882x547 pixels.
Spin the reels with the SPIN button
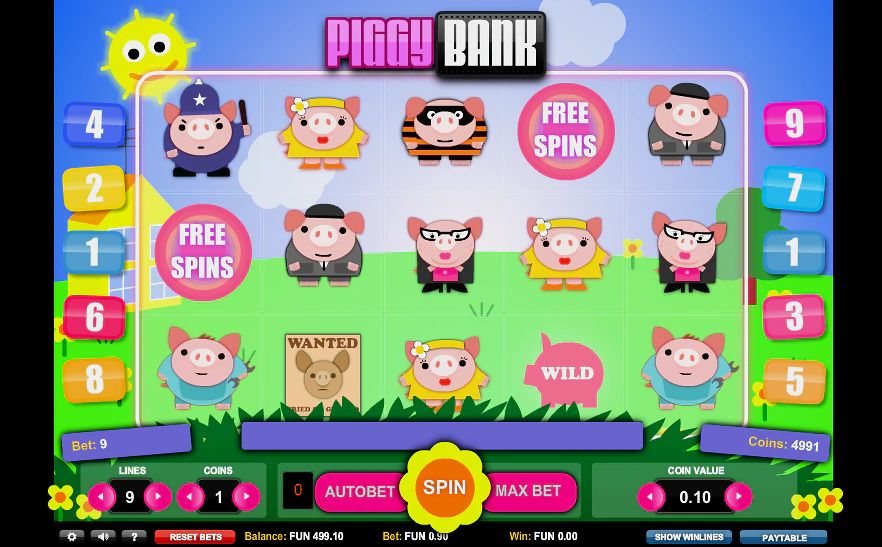tap(444, 488)
